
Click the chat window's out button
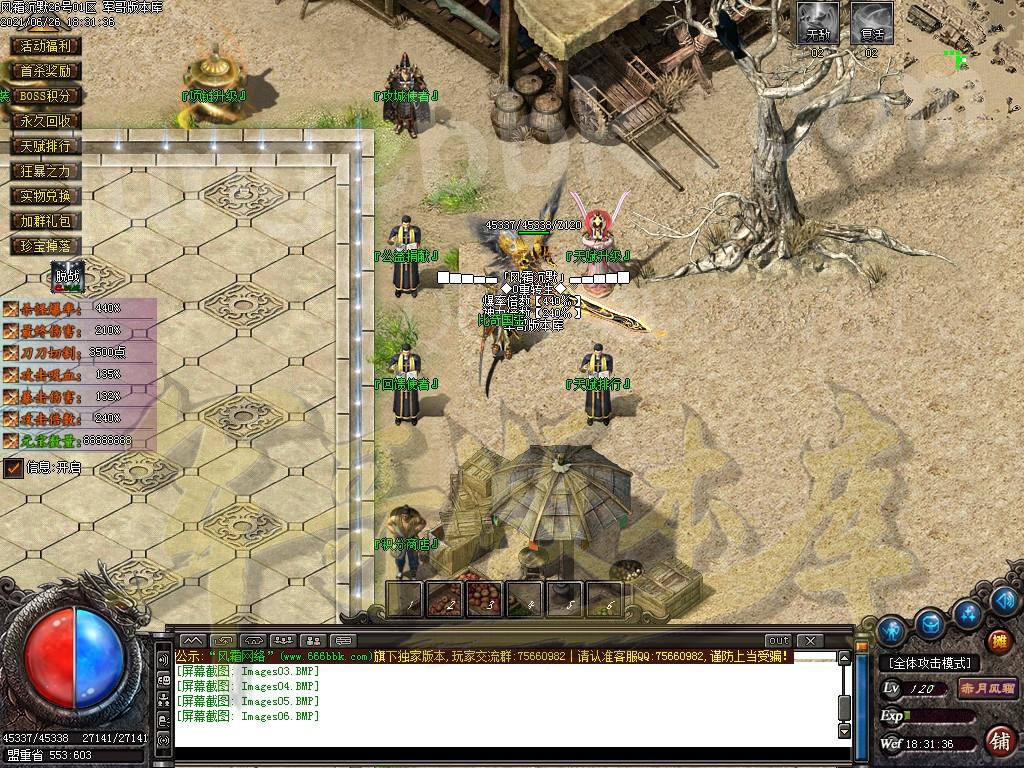(x=778, y=640)
